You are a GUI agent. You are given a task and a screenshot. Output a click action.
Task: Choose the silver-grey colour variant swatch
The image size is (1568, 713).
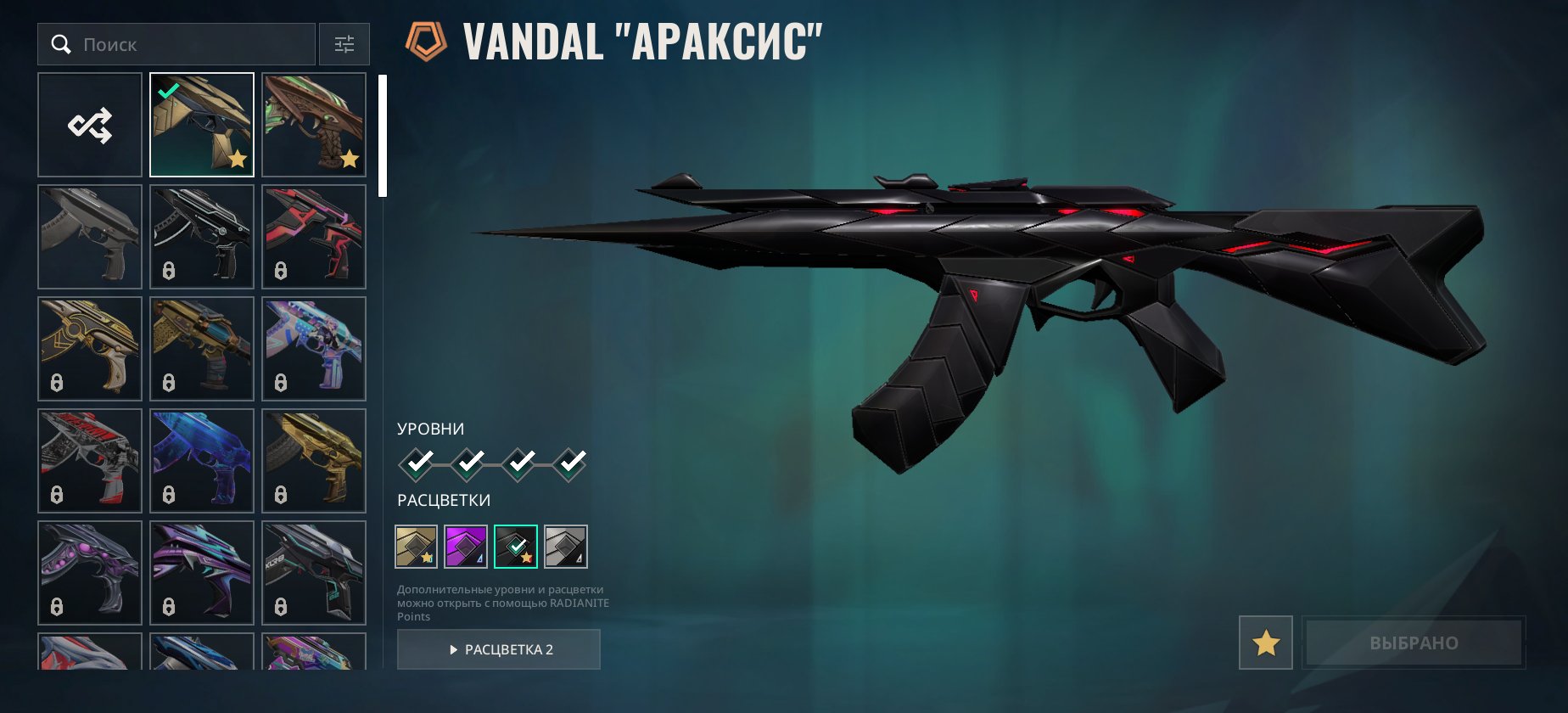coord(566,547)
